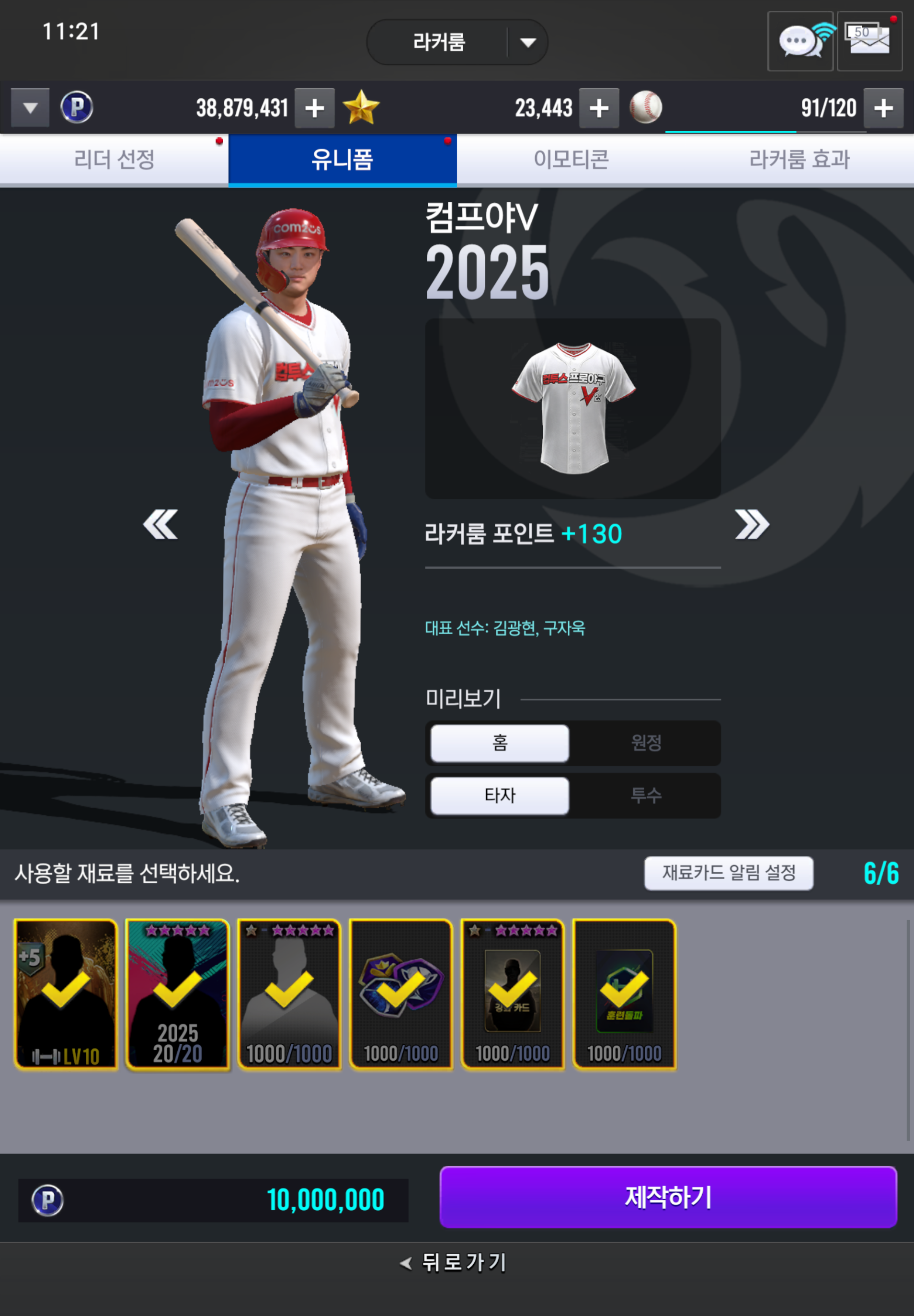Select the 유니폼 tab
The height and width of the screenshot is (1316, 914).
[x=343, y=159]
